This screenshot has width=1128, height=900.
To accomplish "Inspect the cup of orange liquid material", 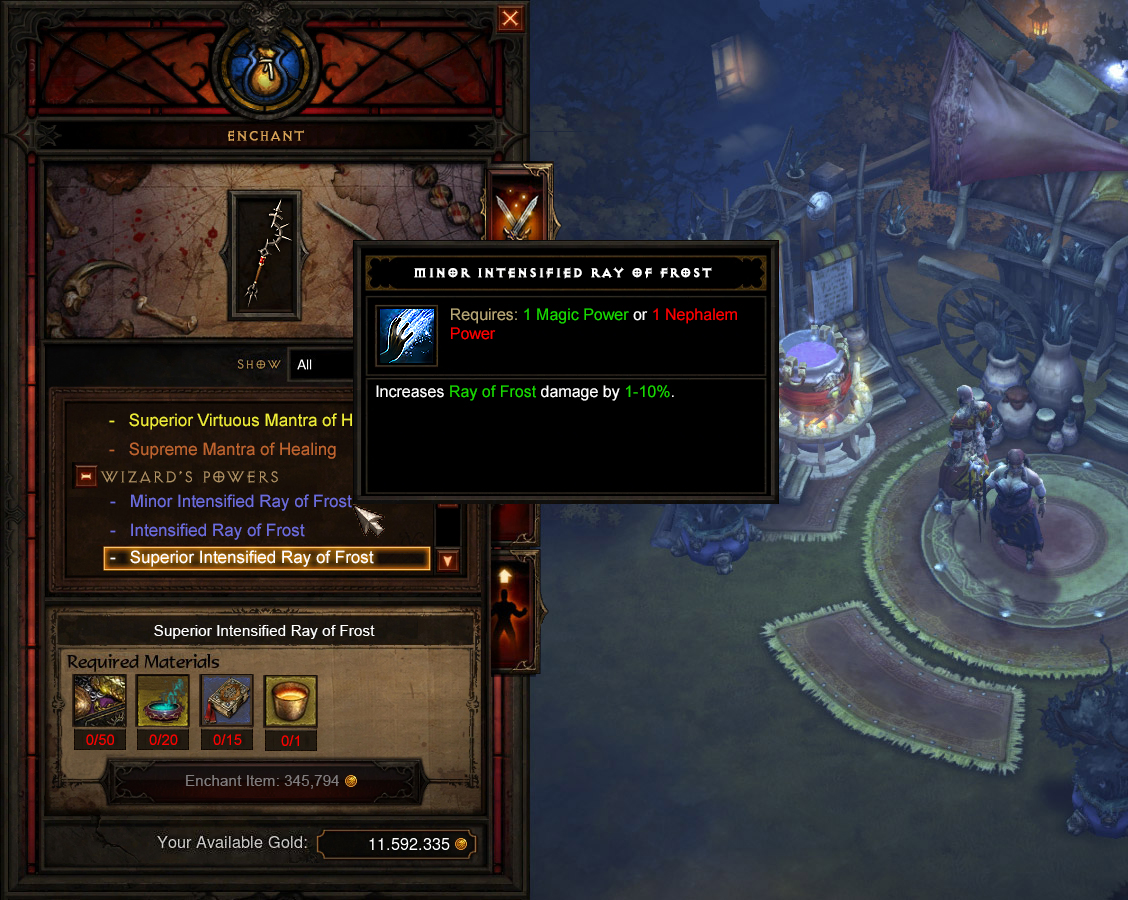I will [291, 701].
